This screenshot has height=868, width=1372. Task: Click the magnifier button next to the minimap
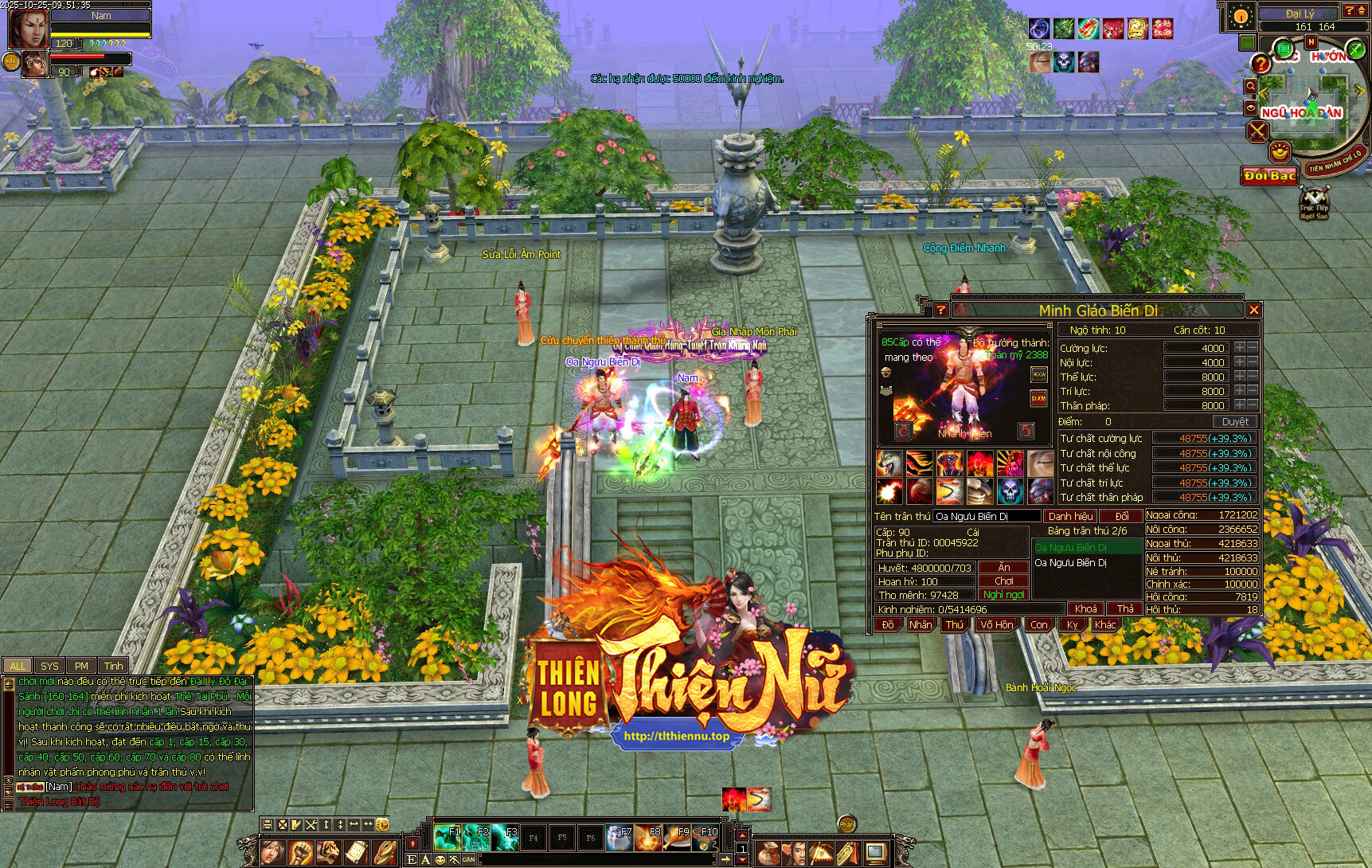[x=1251, y=86]
